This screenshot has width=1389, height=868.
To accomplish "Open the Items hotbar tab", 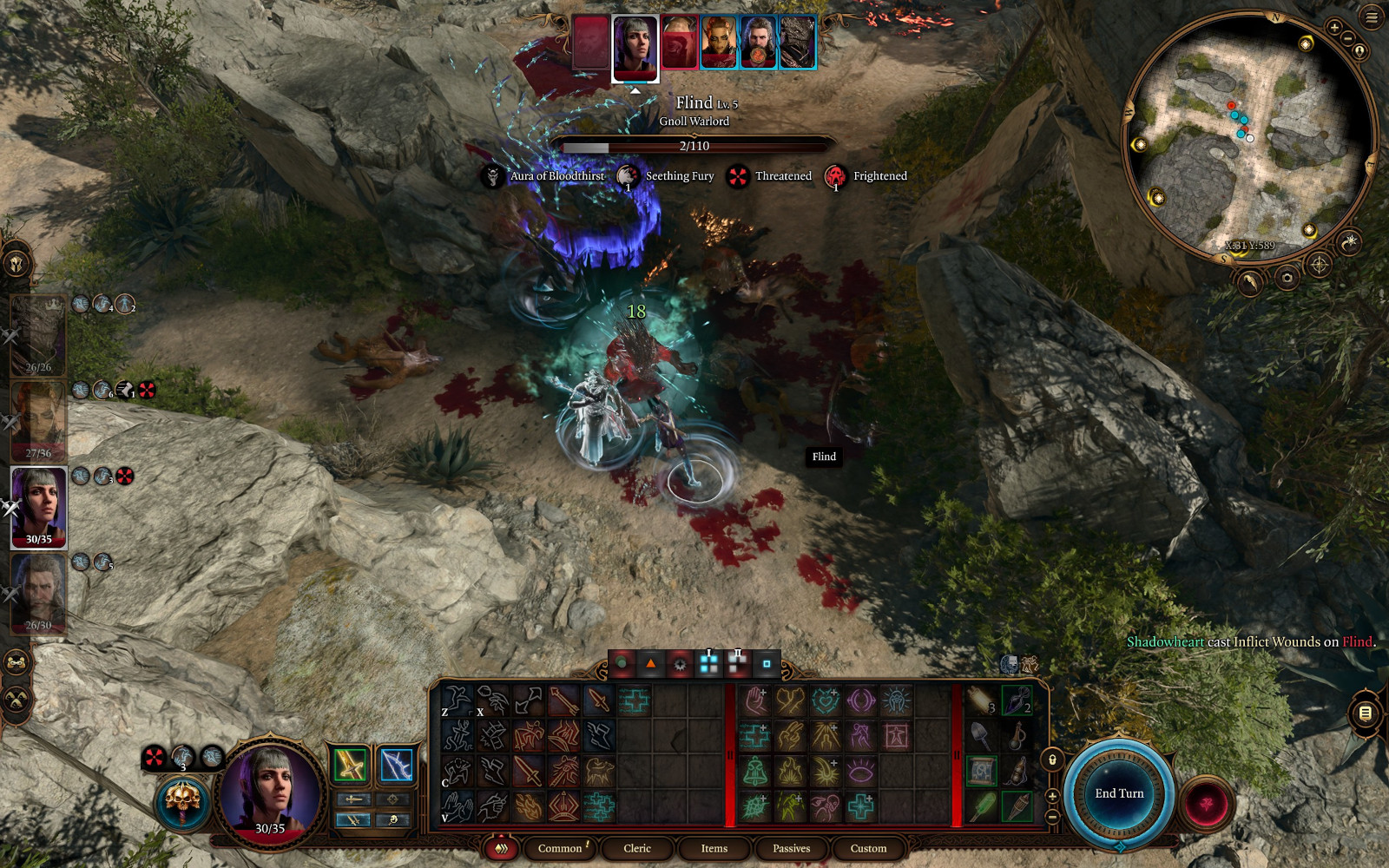I will coord(714,848).
